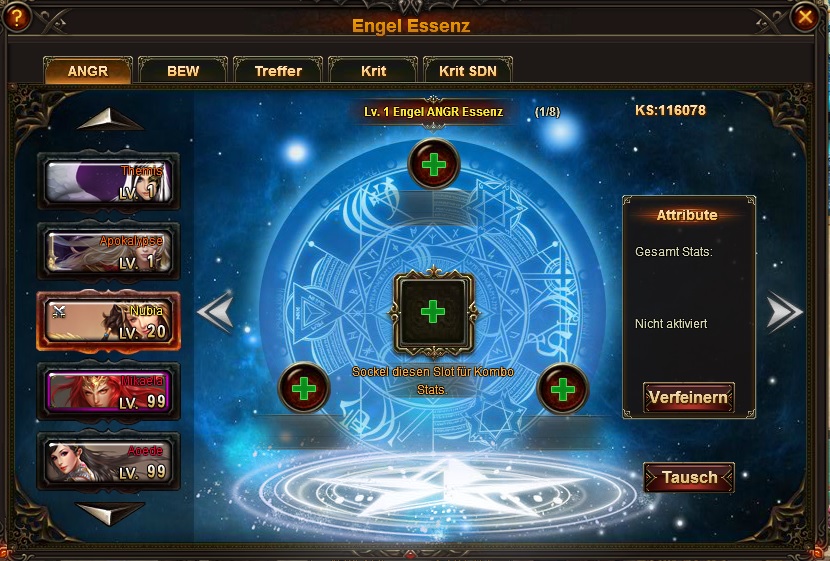Click the angel list up arrow
Image resolution: width=830 pixels, height=561 pixels.
tap(109, 119)
